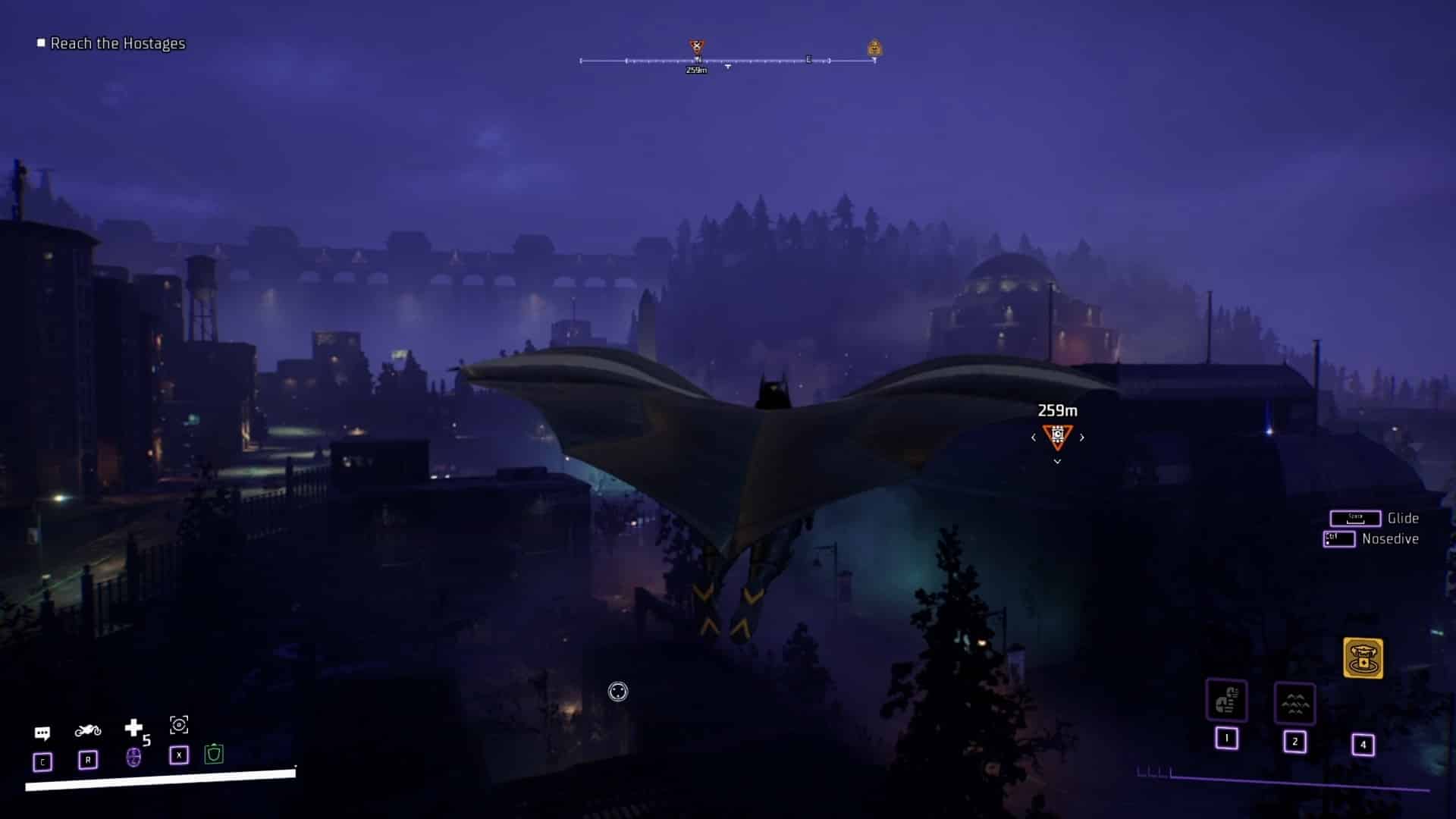This screenshot has width=1456, height=819.
Task: Click the green shield icon
Action: point(214,754)
